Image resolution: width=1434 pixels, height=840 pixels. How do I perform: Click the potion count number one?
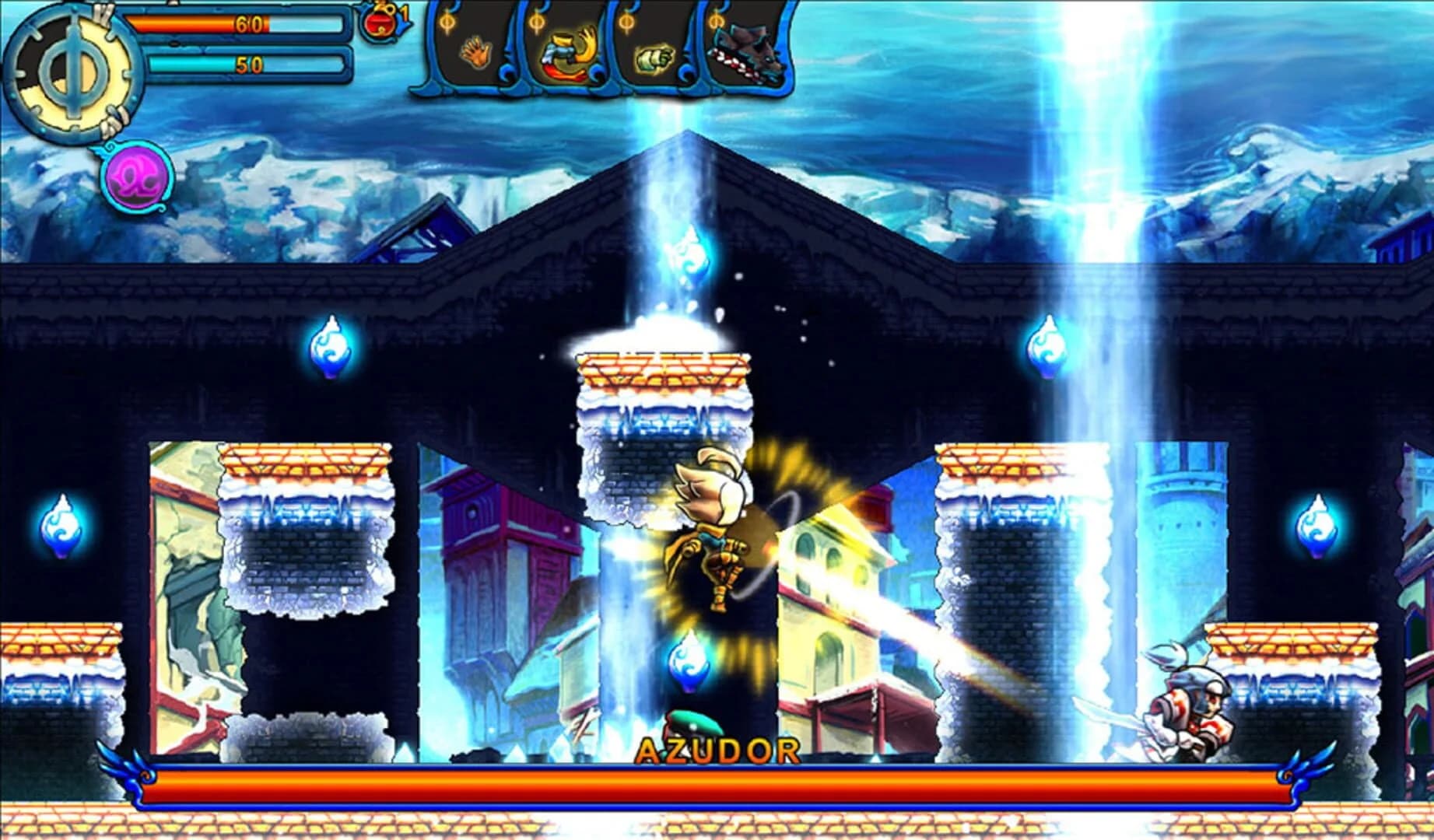[402, 16]
